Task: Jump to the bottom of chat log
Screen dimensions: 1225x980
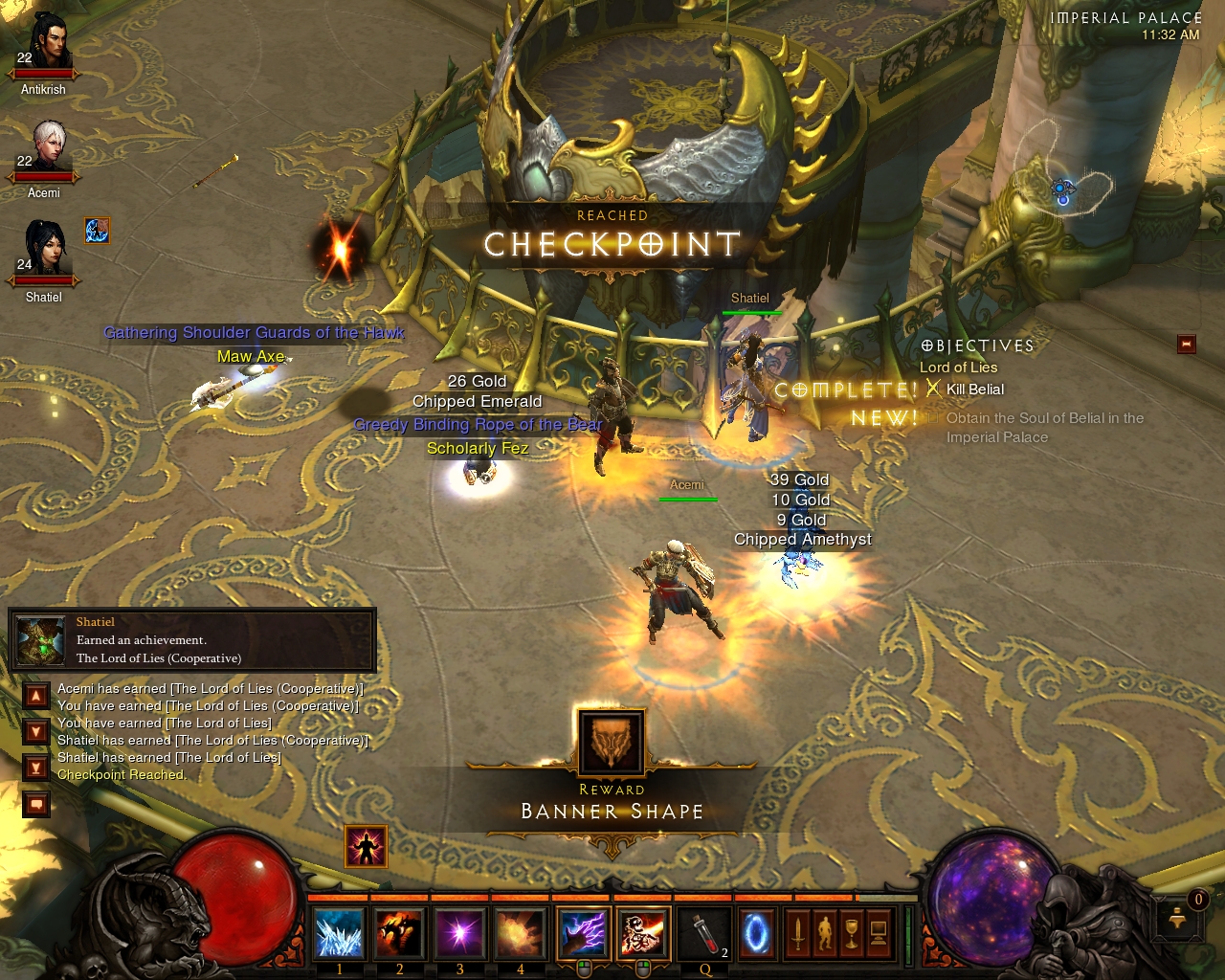Action: [36, 768]
